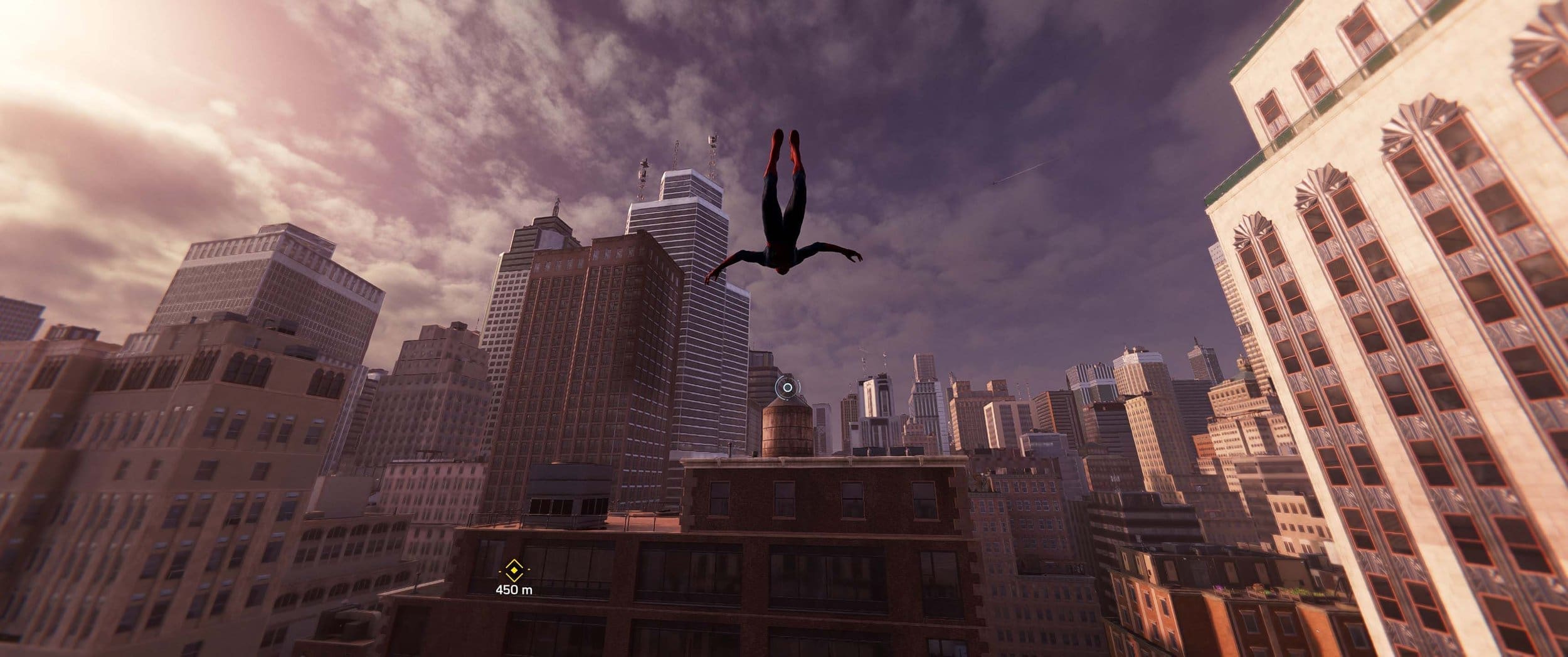Viewport: 1568px width, 657px height.
Task: Select the yellow diamond waypoint marker
Action: click(x=514, y=570)
